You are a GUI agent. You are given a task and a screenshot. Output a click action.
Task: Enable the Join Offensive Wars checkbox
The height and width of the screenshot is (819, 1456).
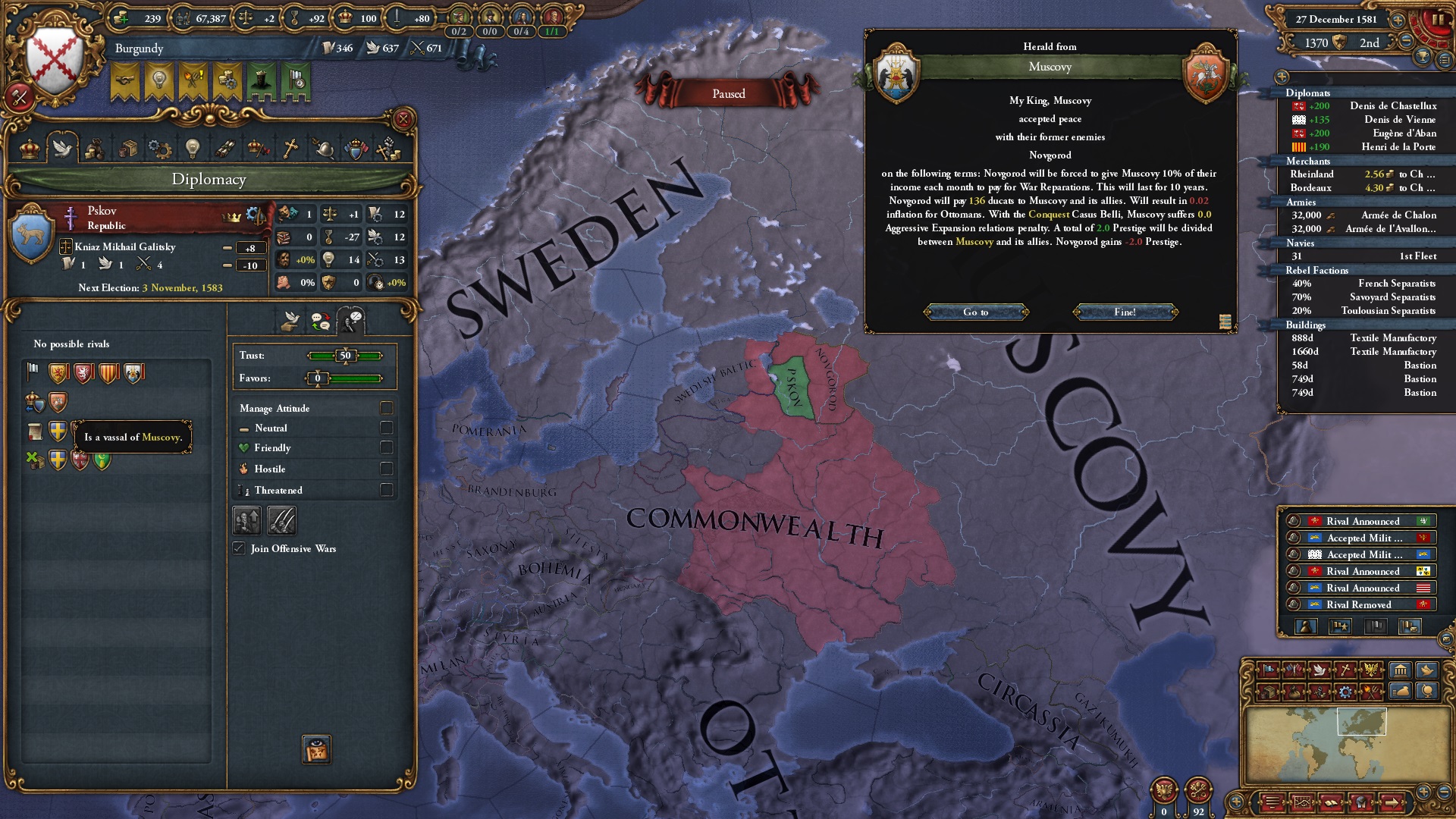tap(240, 548)
